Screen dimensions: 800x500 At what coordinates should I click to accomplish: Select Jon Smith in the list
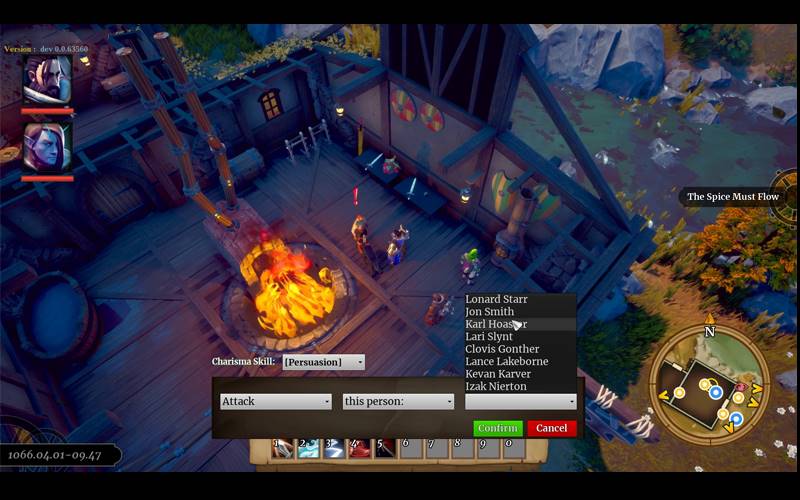pos(490,312)
